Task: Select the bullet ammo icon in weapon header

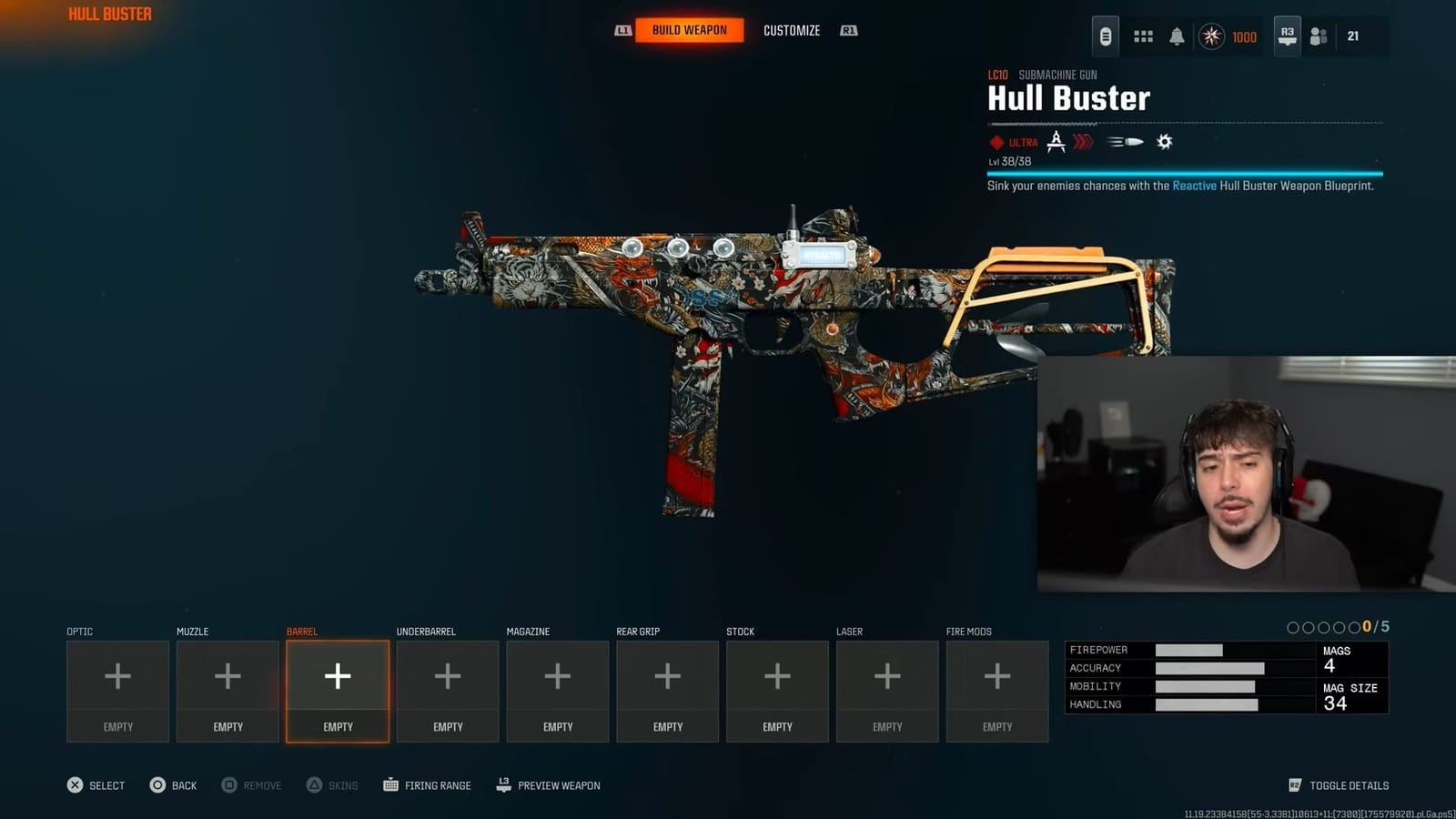Action: click(x=1126, y=141)
